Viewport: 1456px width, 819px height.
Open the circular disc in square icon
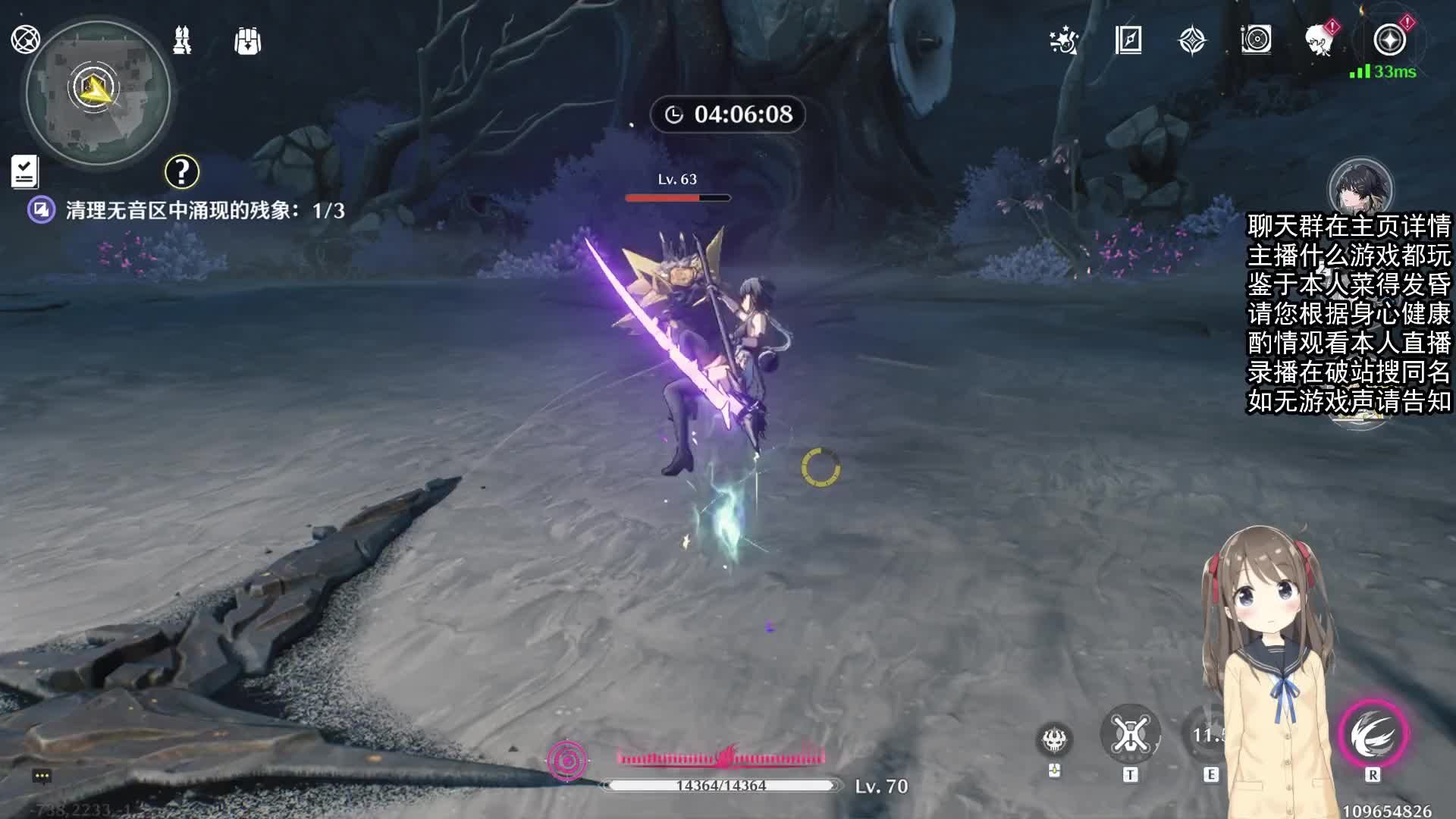coord(1256,39)
